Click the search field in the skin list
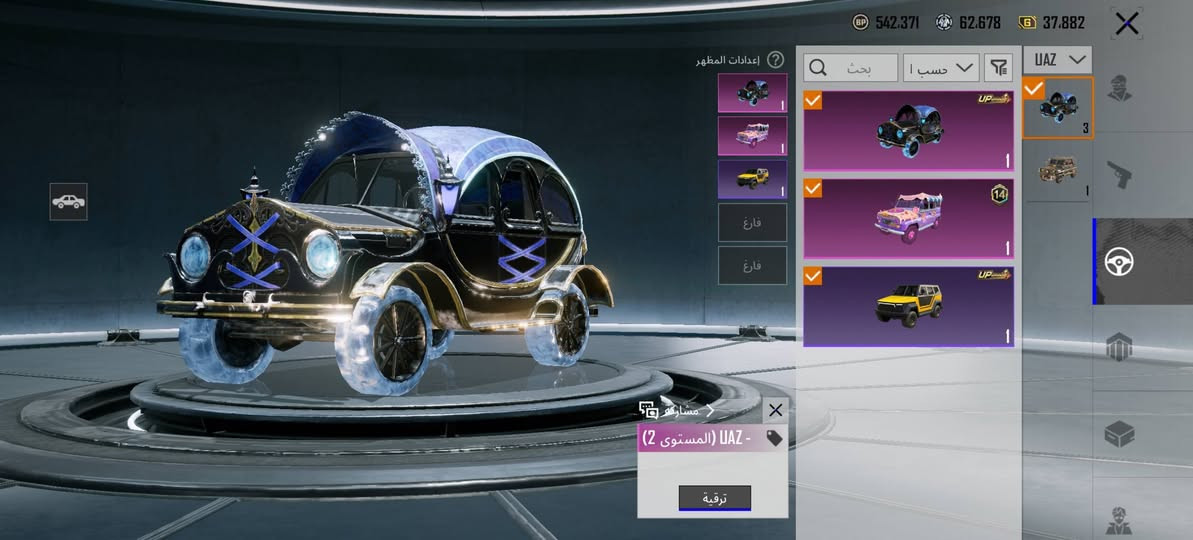This screenshot has width=1193, height=540. [850, 67]
